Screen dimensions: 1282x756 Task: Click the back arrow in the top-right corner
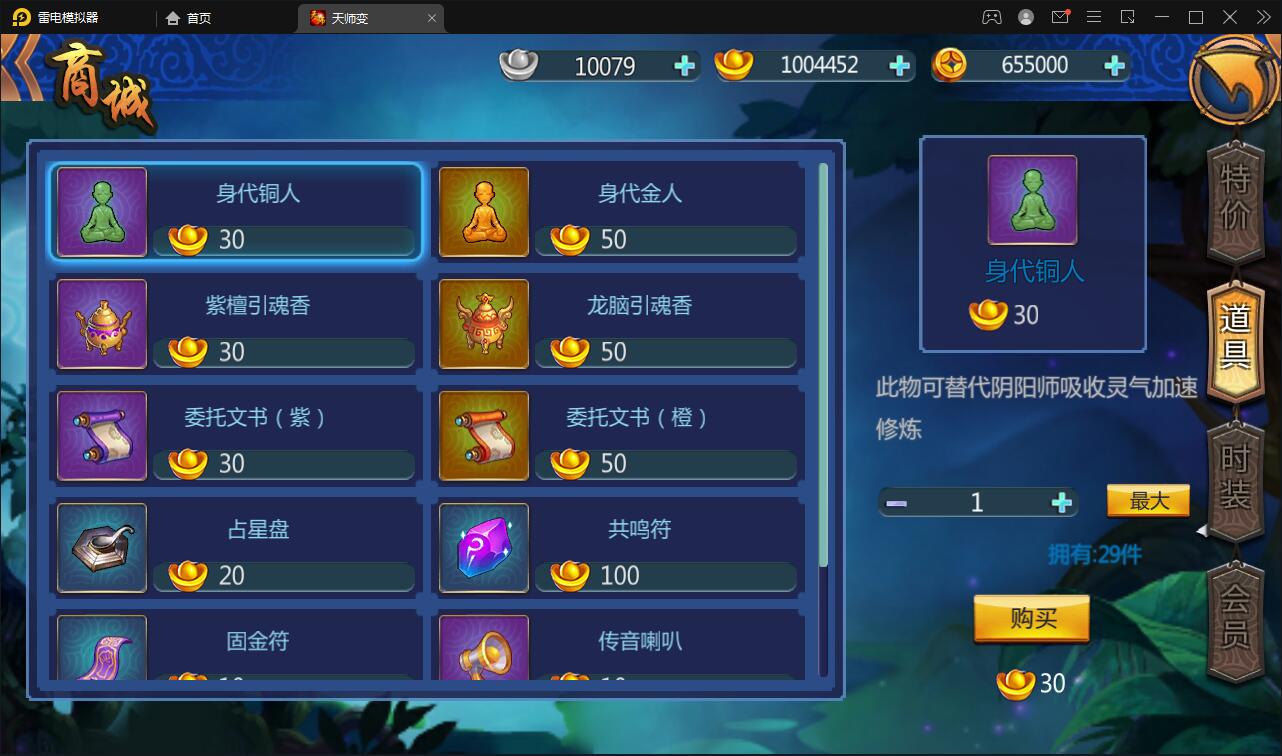tap(1233, 82)
